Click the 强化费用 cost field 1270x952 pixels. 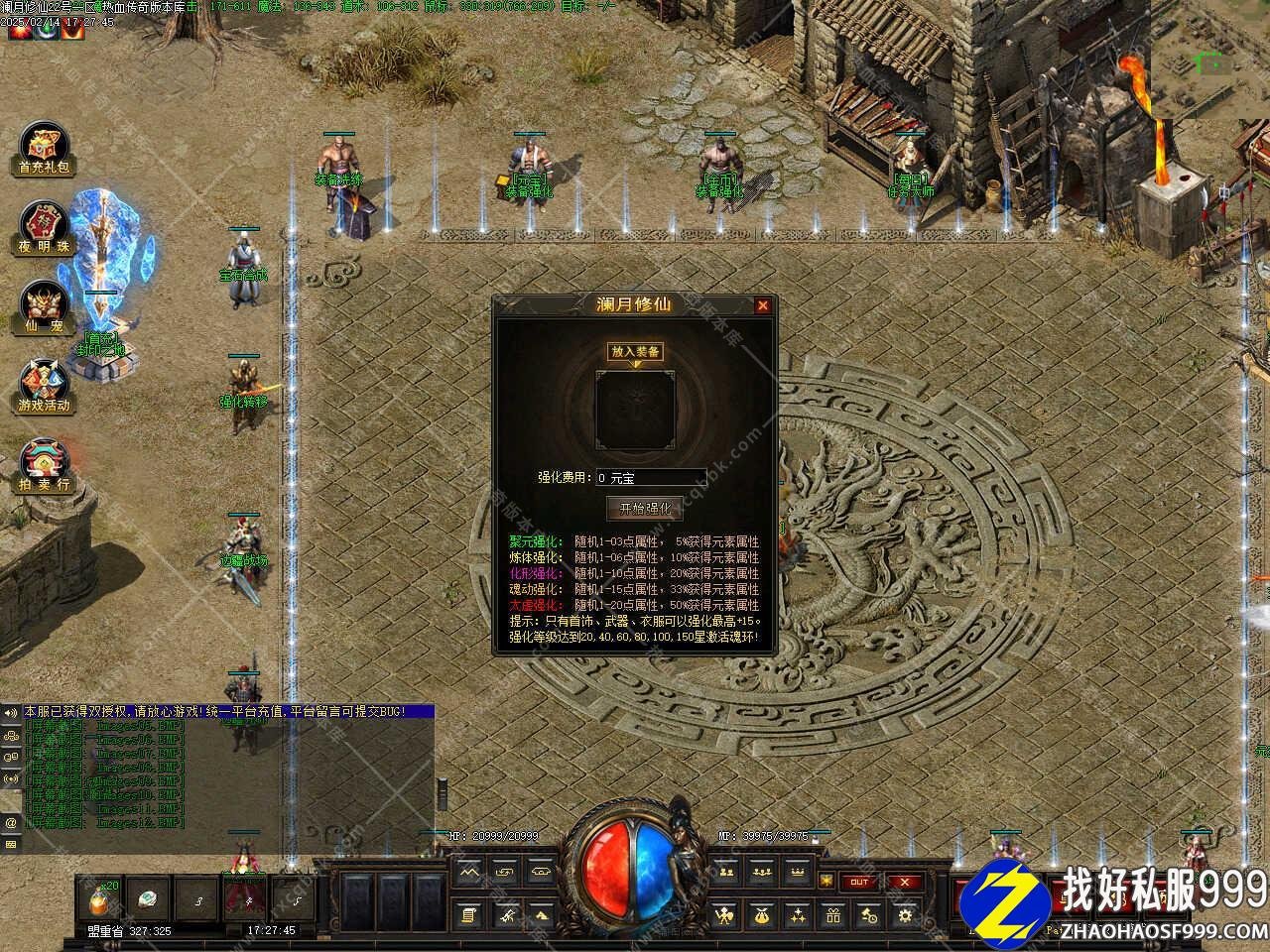click(x=650, y=478)
